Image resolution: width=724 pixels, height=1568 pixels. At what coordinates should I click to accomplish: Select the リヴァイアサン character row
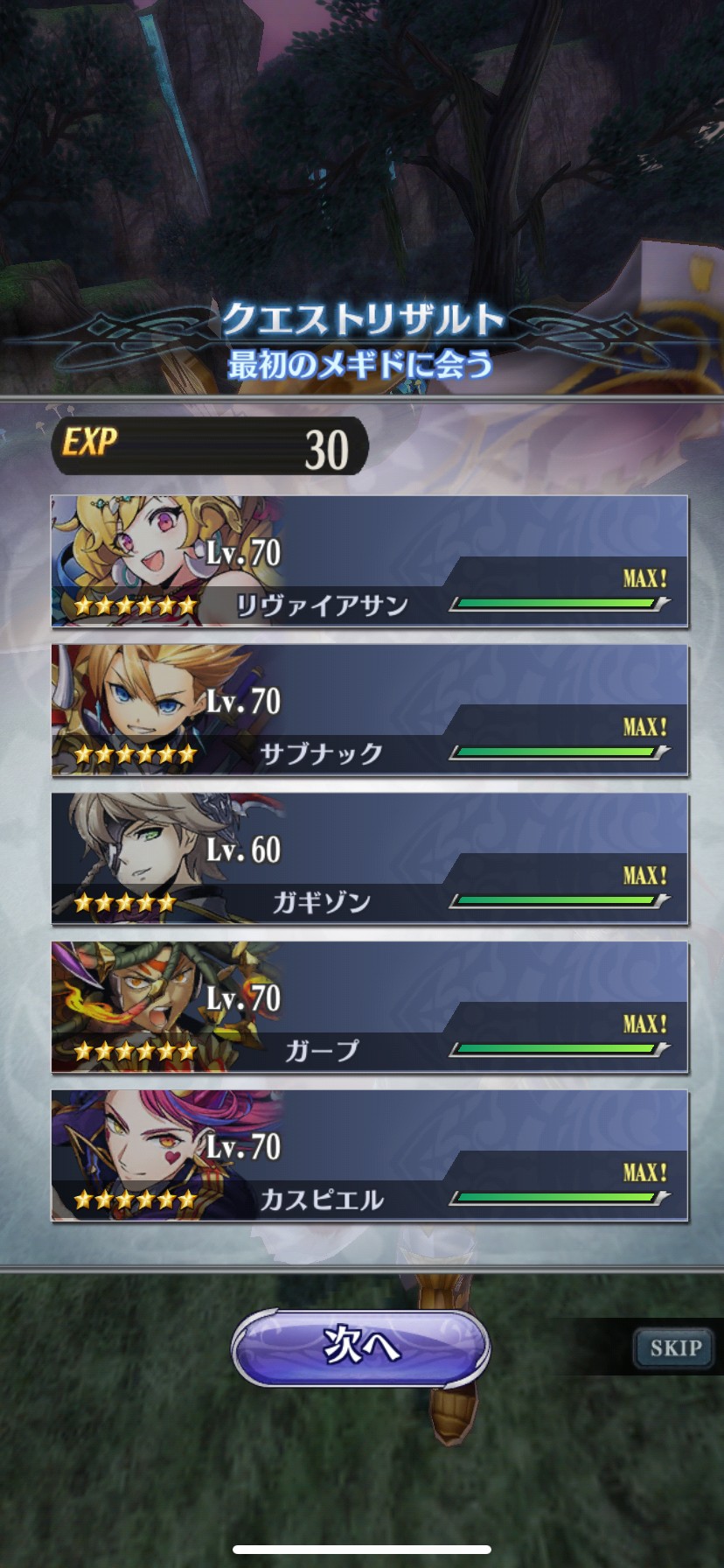pyautogui.click(x=369, y=562)
